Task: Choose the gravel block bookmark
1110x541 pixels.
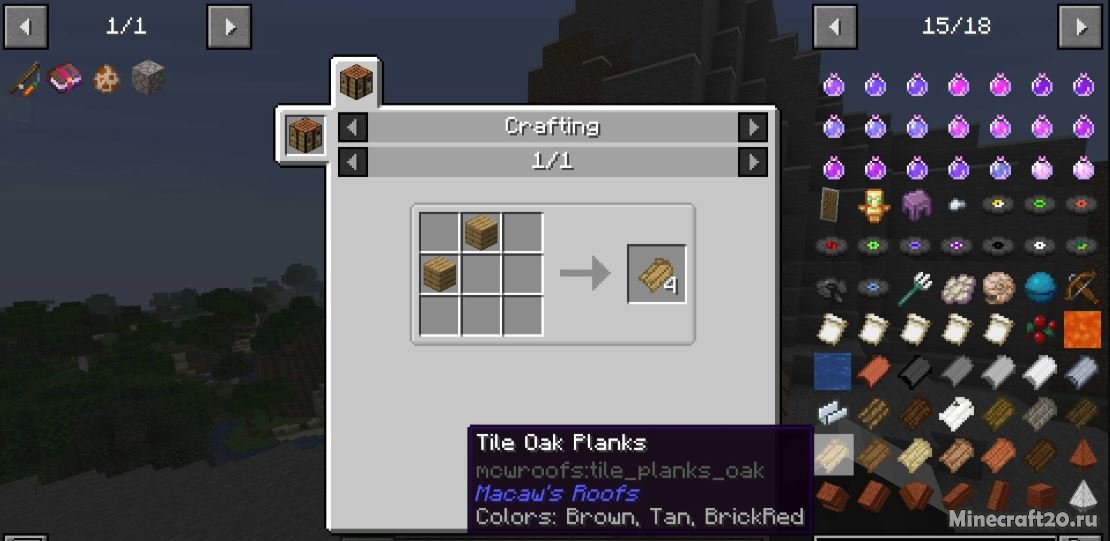Action: (148, 78)
